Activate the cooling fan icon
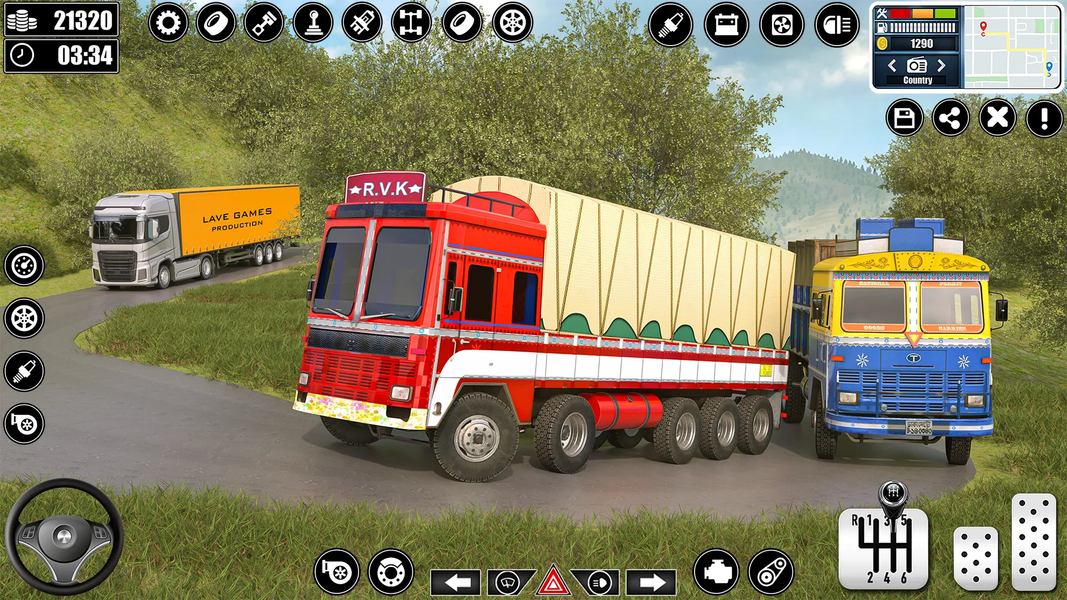This screenshot has height=600, width=1067. pos(781,25)
